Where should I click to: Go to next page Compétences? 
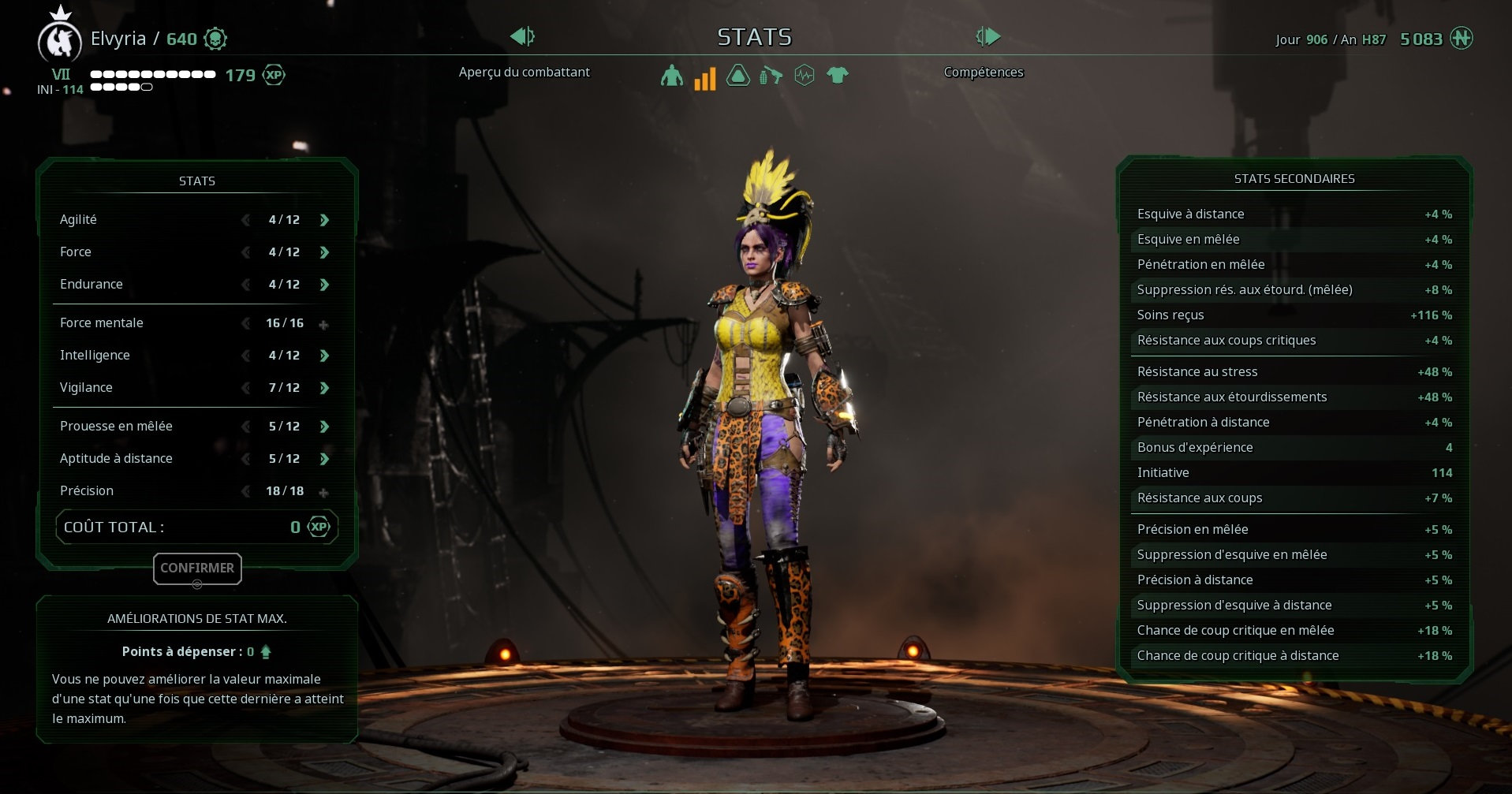point(988,36)
